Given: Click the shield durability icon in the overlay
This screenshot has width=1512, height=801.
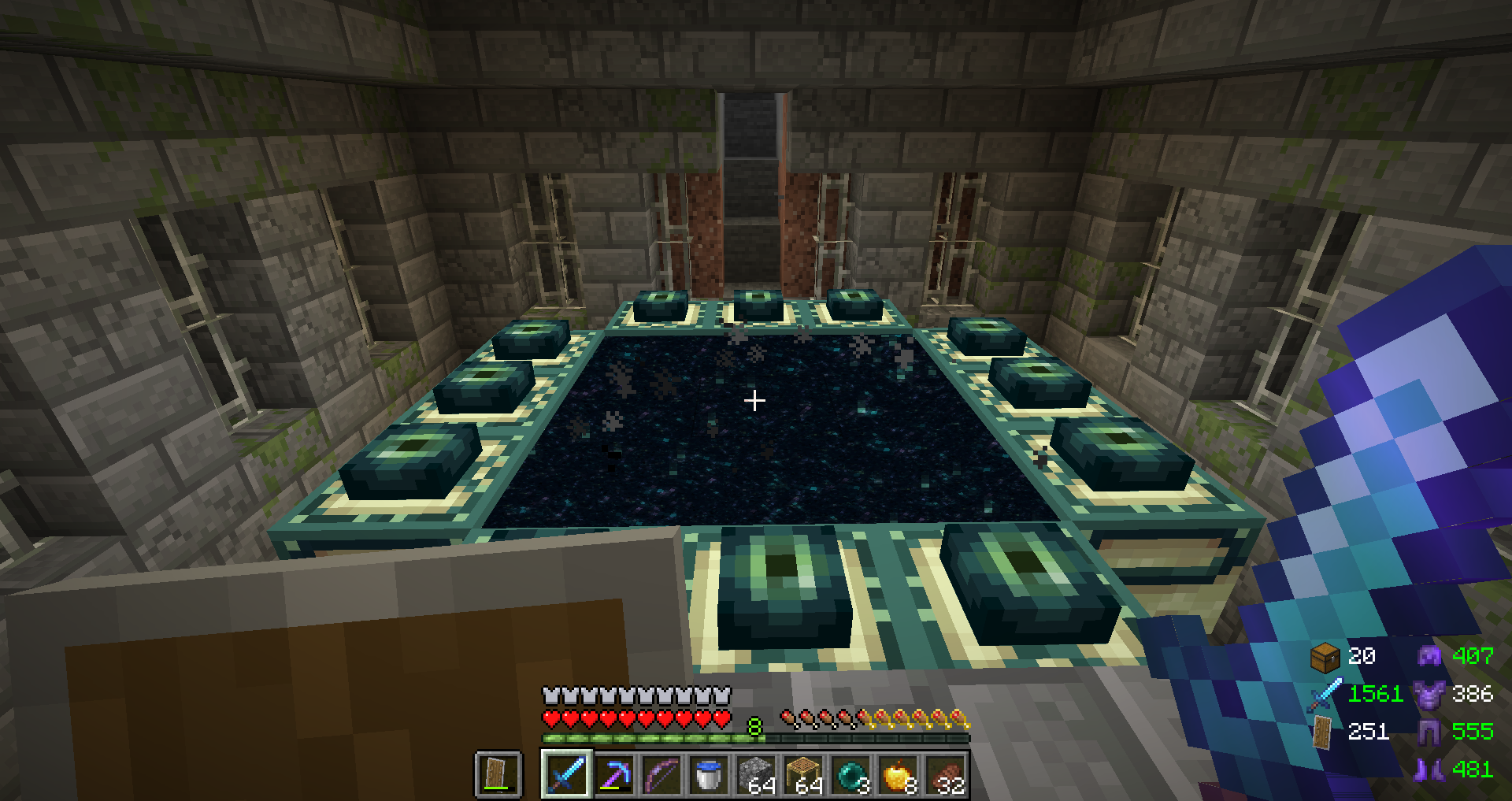Looking at the screenshot, I should [x=1323, y=732].
